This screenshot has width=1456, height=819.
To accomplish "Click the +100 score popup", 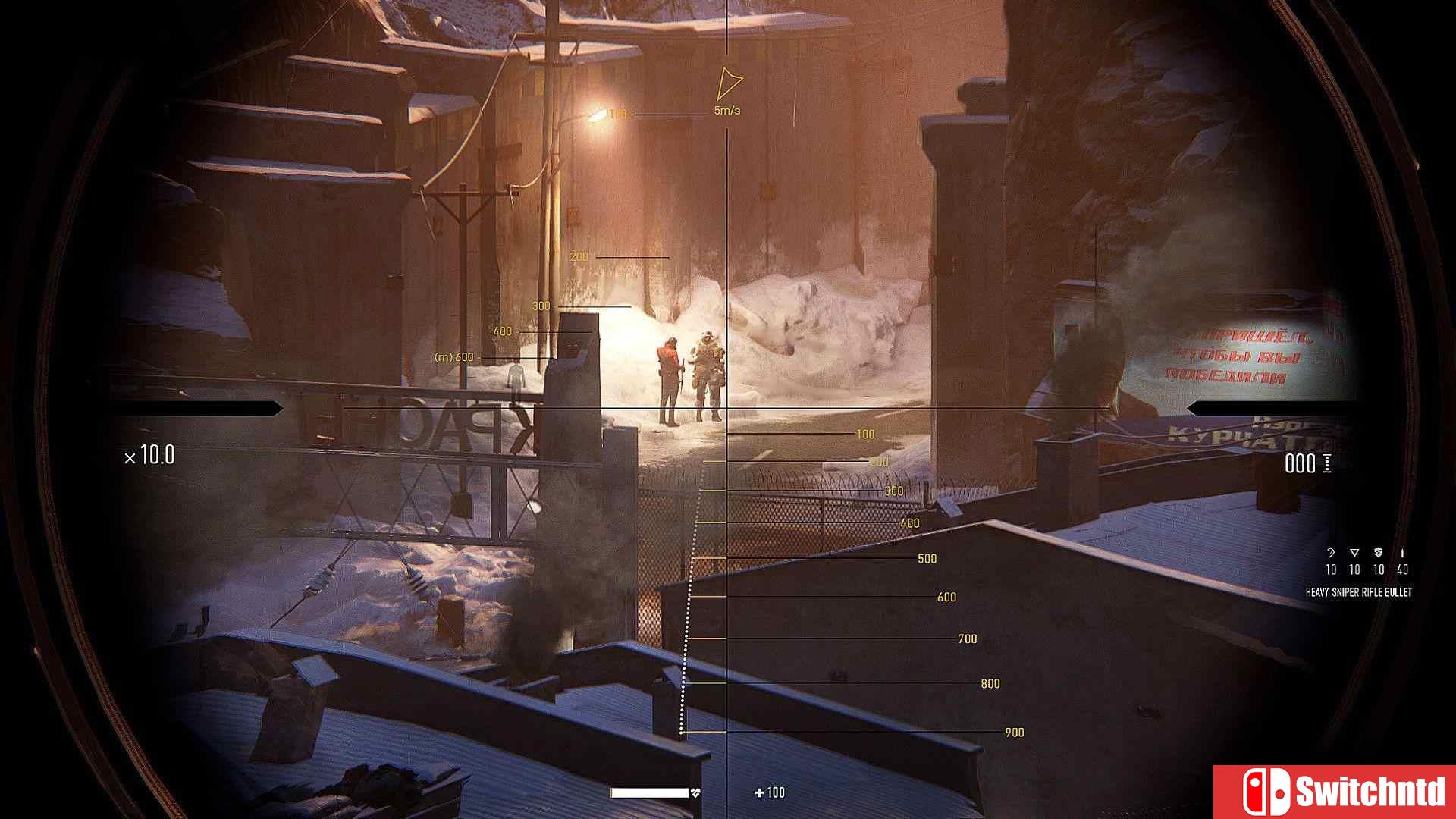I will pos(769,792).
